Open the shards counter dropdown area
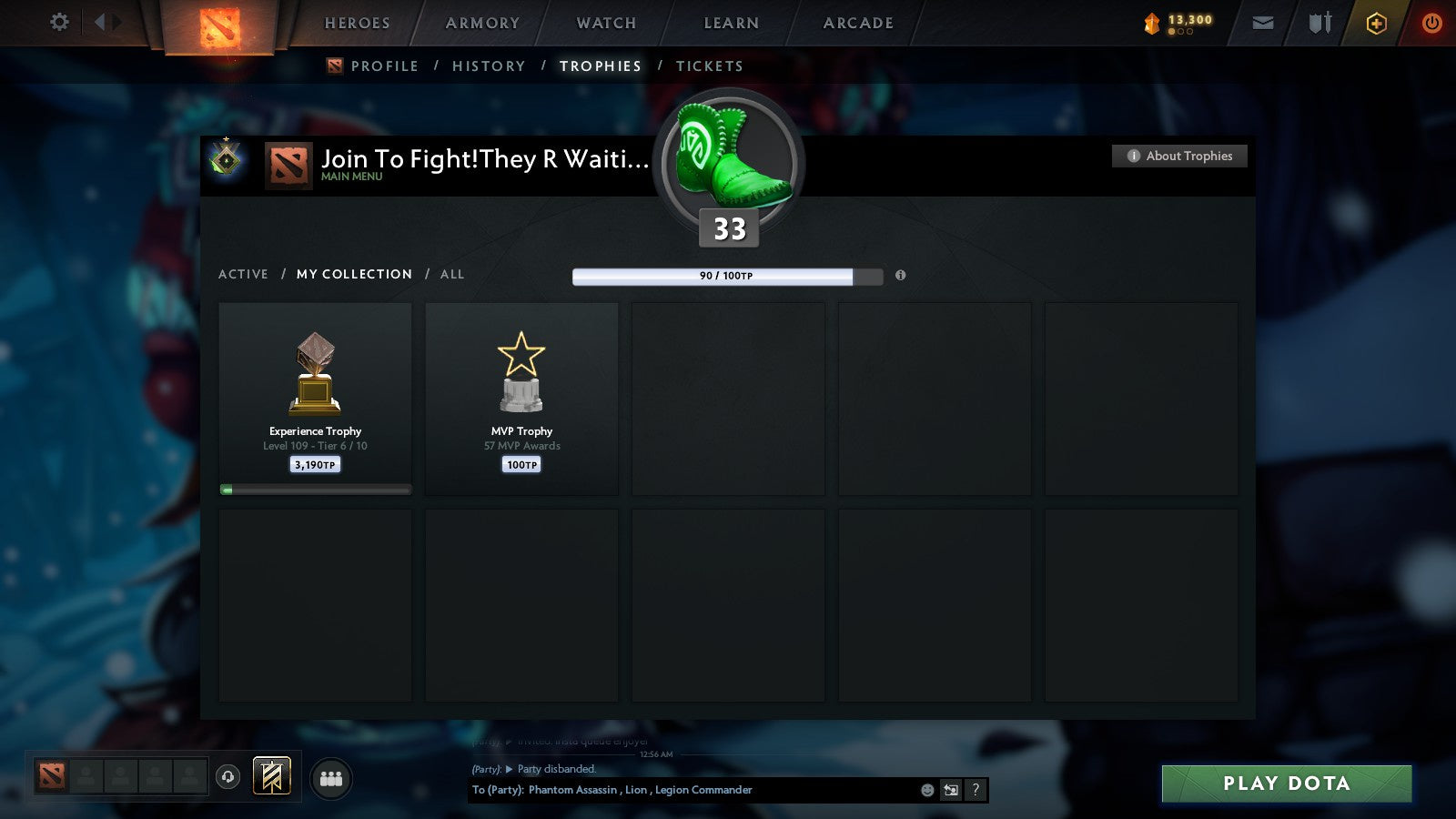The width and height of the screenshot is (1456, 819). coord(1178,23)
